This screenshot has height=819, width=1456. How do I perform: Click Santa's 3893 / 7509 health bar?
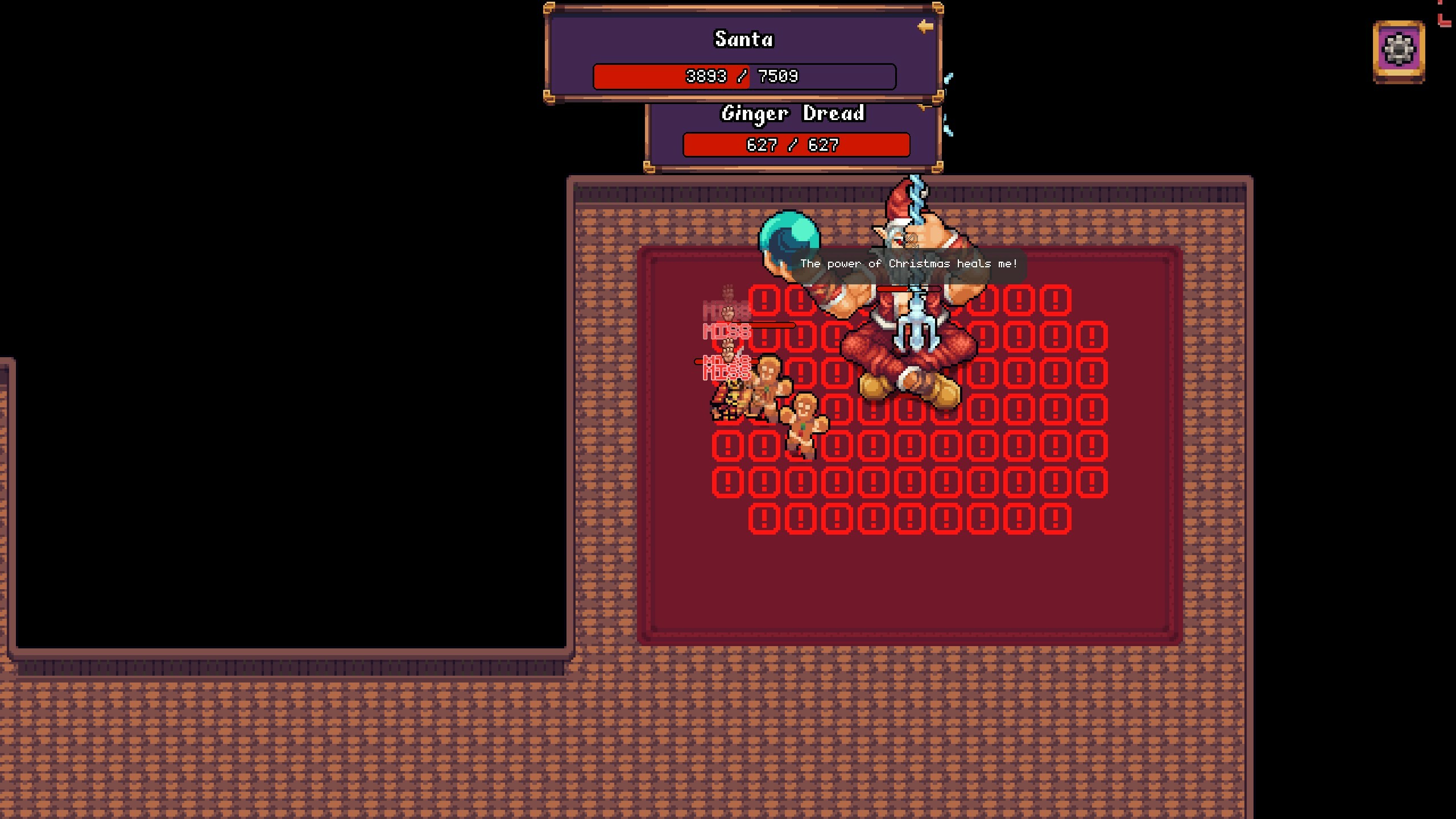[744, 76]
